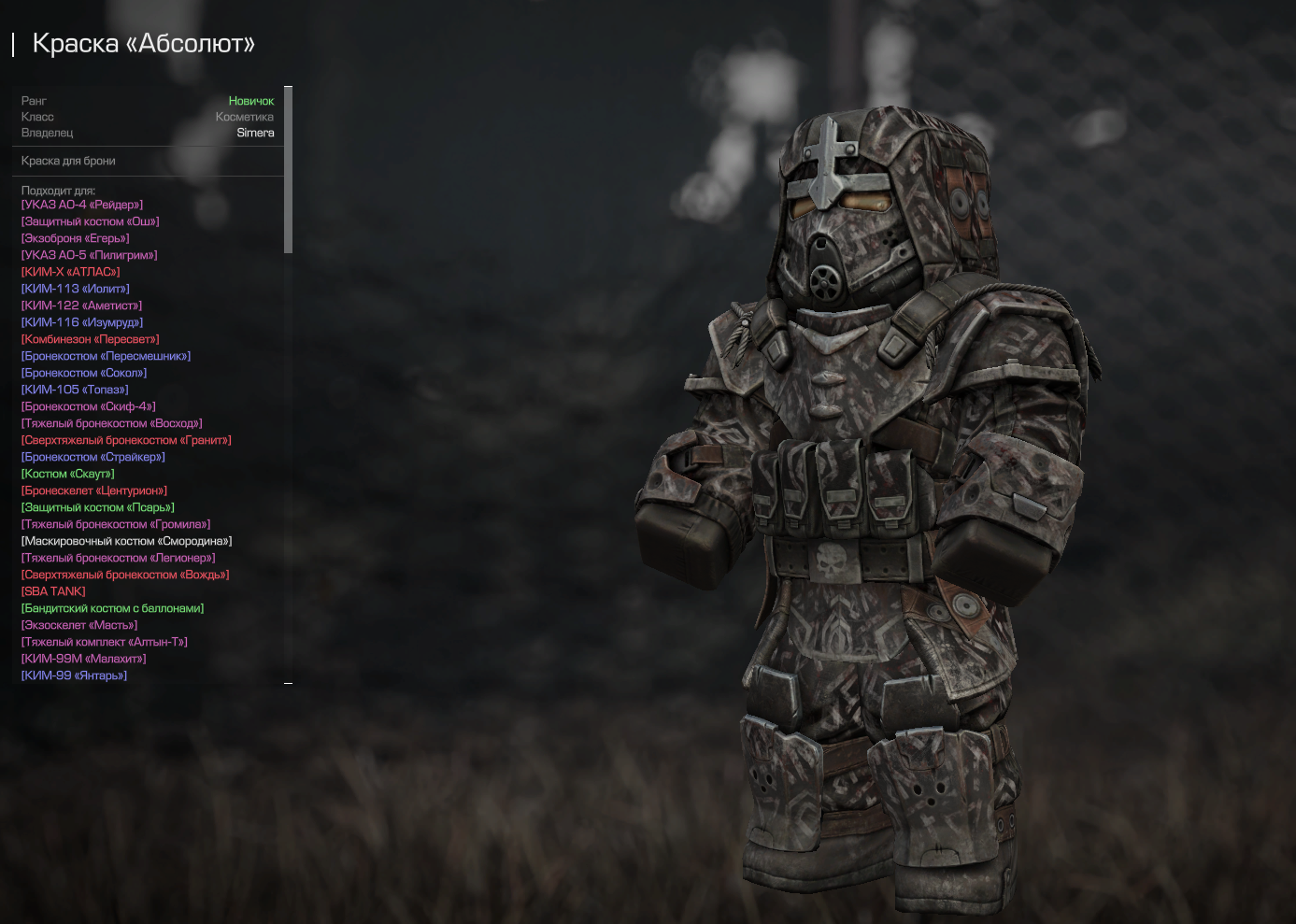Screen dimensions: 1296x924
Task: Choose Сверхтяжелый бронекостюм «Гранит»
Action: tap(126, 440)
